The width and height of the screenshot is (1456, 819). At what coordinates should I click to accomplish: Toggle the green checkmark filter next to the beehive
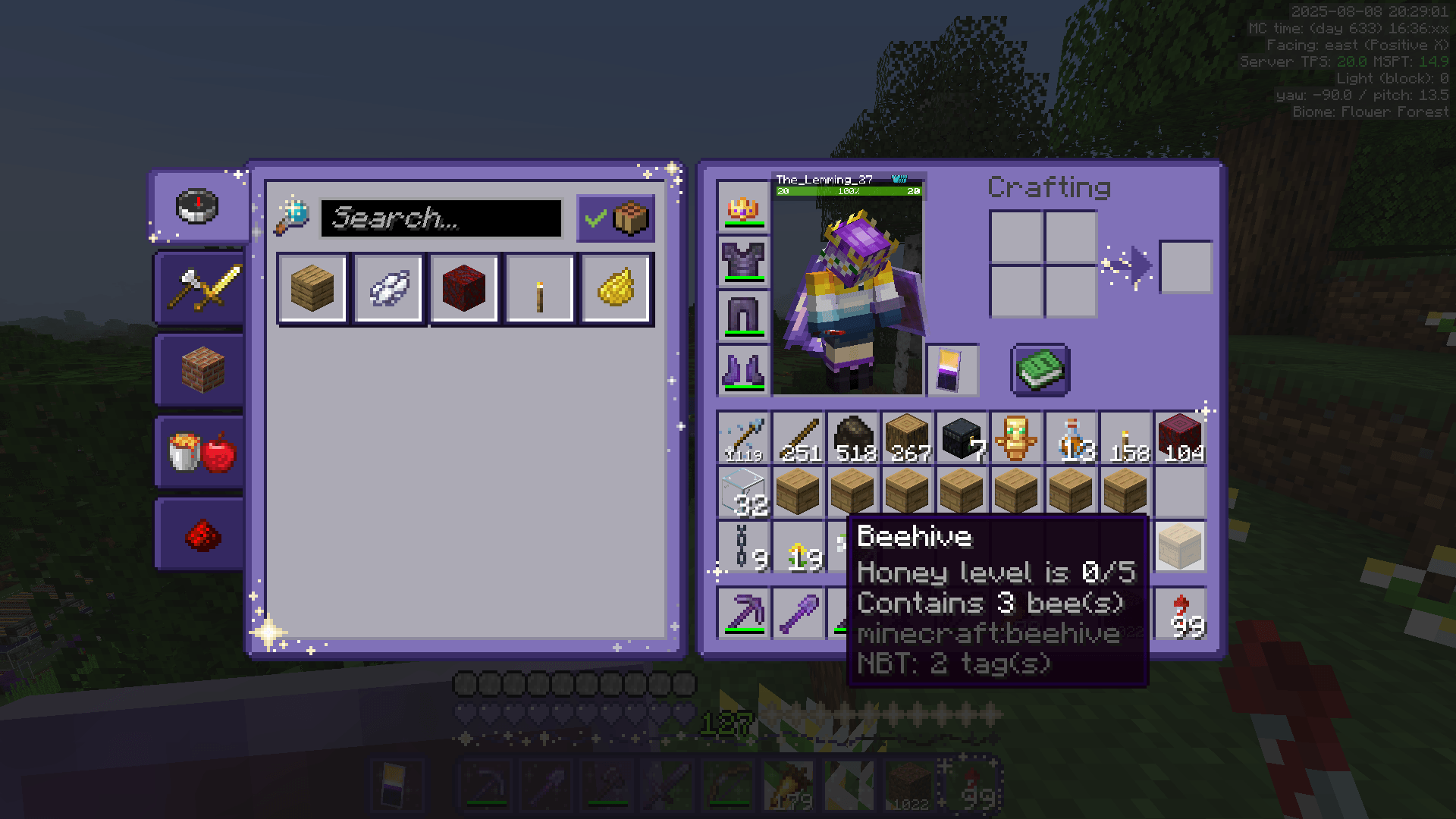click(595, 217)
